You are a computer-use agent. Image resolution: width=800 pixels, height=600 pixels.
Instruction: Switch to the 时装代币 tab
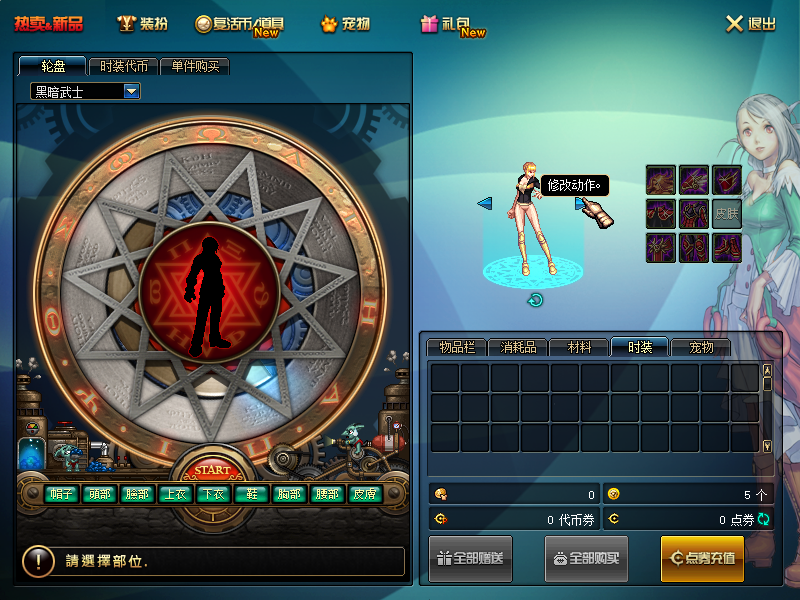tap(123, 66)
